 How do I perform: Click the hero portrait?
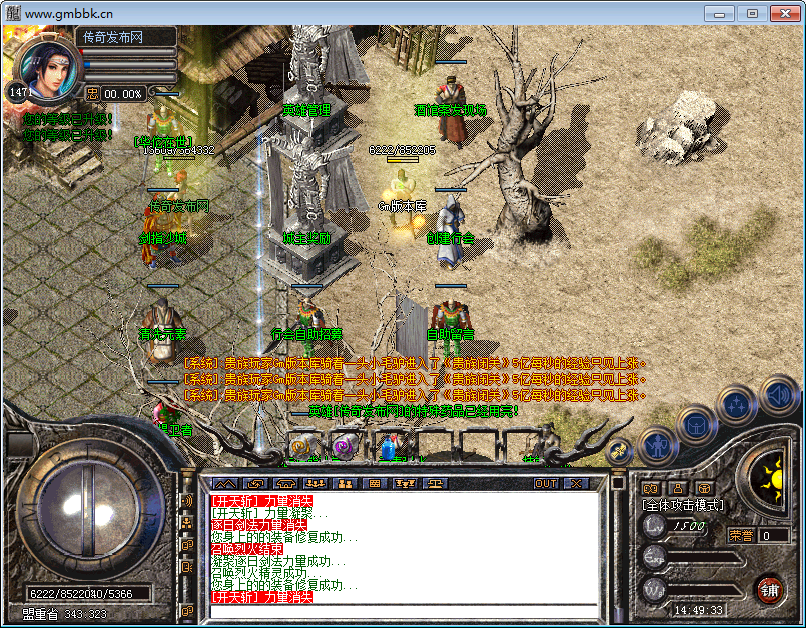pos(44,70)
